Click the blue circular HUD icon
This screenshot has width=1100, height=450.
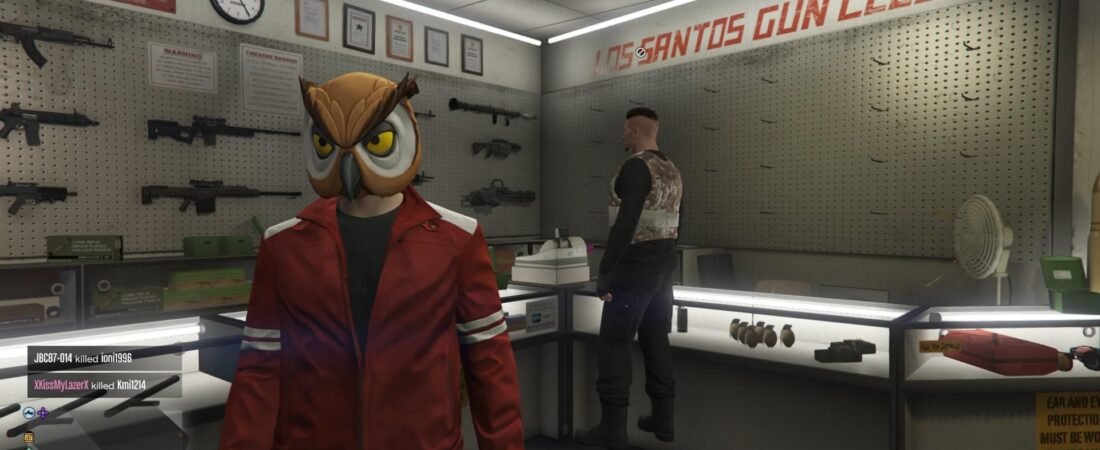29,413
